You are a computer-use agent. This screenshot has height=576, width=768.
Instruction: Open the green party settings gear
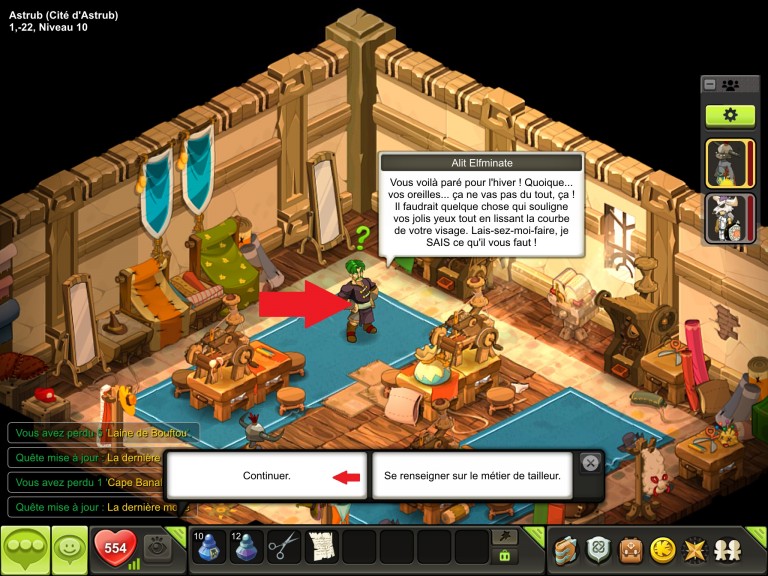(x=730, y=115)
